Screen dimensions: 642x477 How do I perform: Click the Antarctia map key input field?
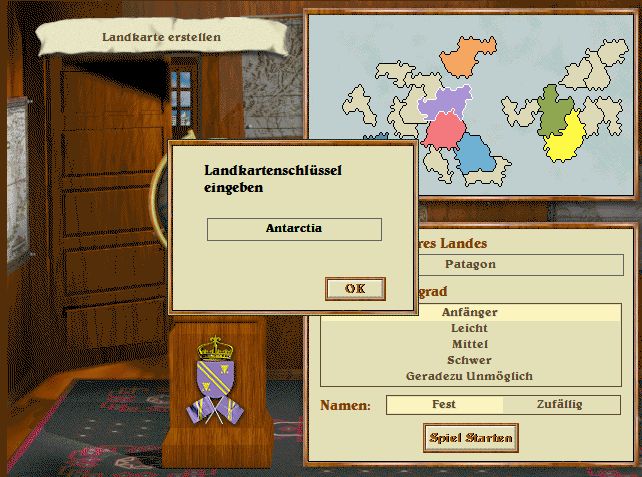[x=294, y=229]
